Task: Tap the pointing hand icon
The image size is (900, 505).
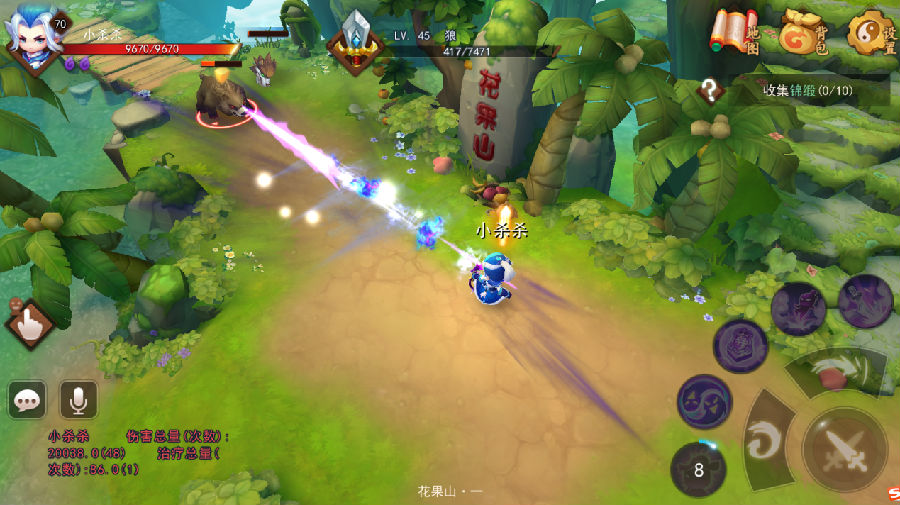Action: [30, 323]
